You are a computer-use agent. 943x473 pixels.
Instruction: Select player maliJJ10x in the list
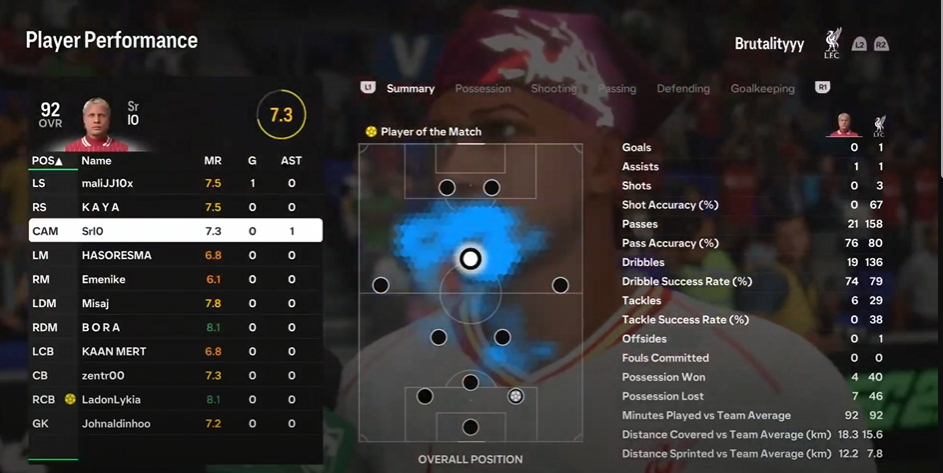pyautogui.click(x=175, y=183)
